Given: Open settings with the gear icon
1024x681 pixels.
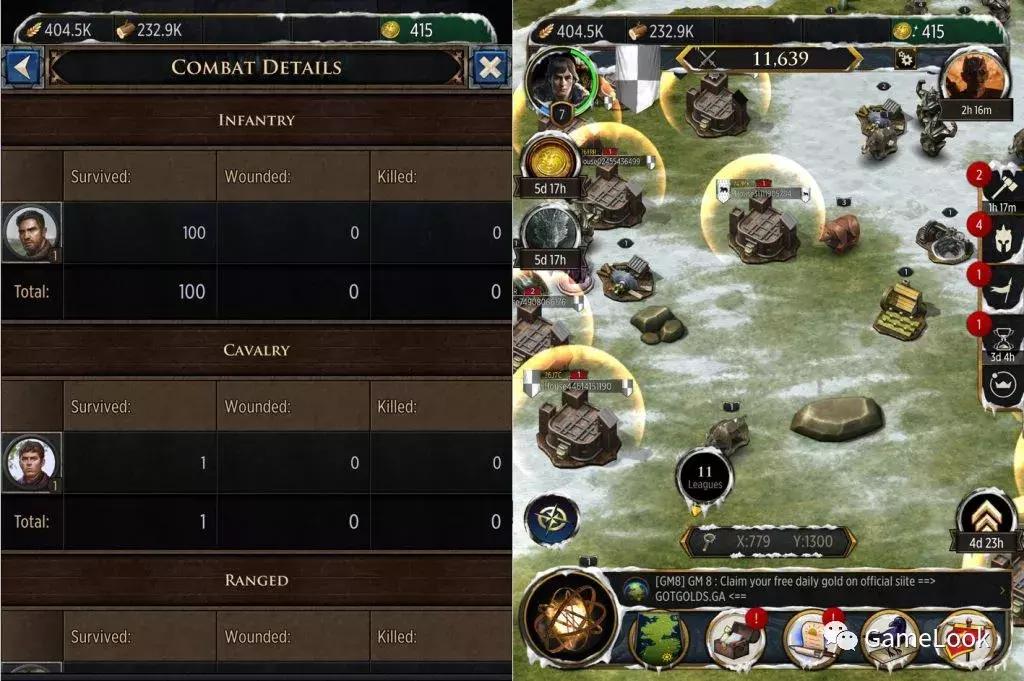Looking at the screenshot, I should coord(906,58).
